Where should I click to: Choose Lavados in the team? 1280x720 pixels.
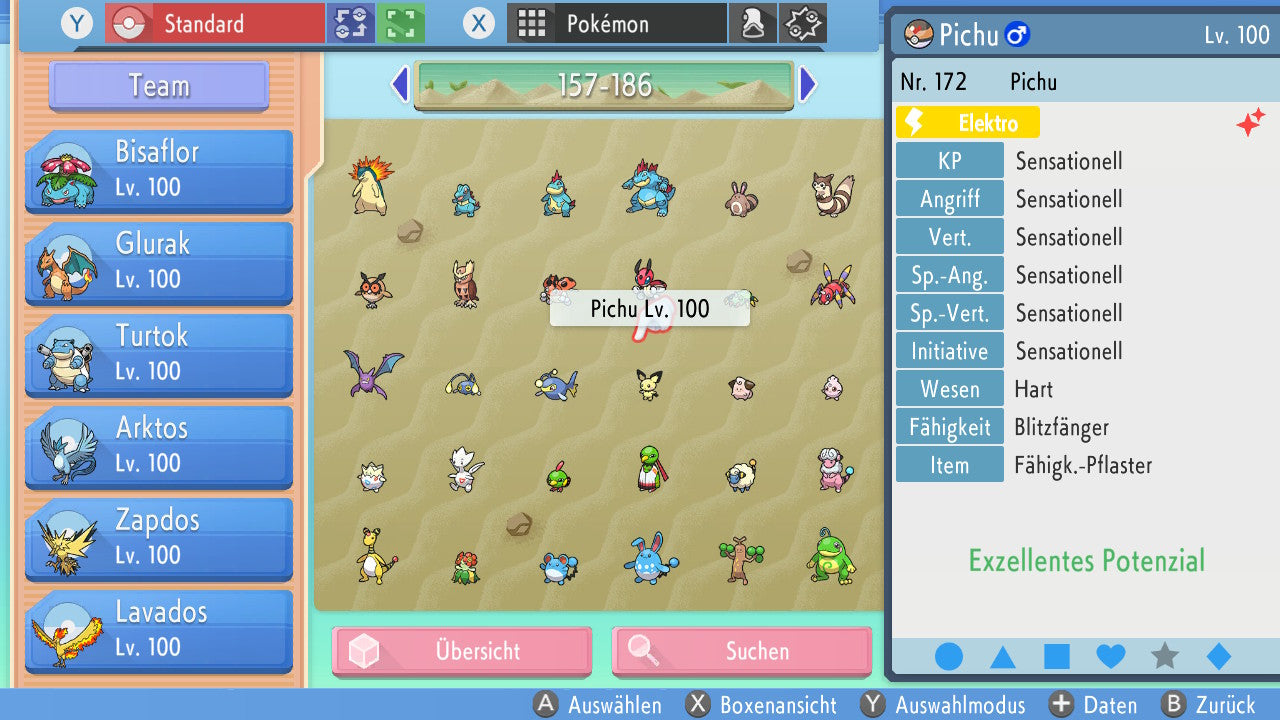159,630
